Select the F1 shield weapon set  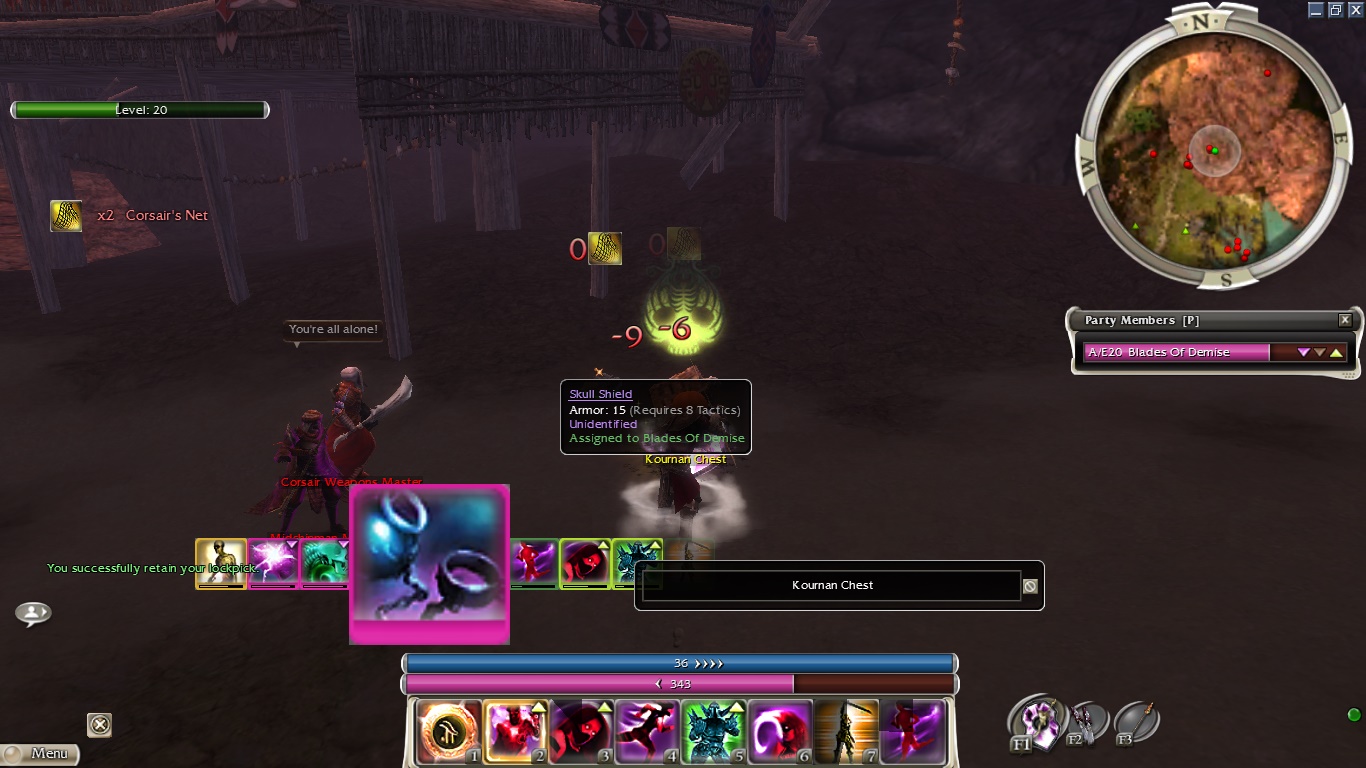[x=1034, y=722]
